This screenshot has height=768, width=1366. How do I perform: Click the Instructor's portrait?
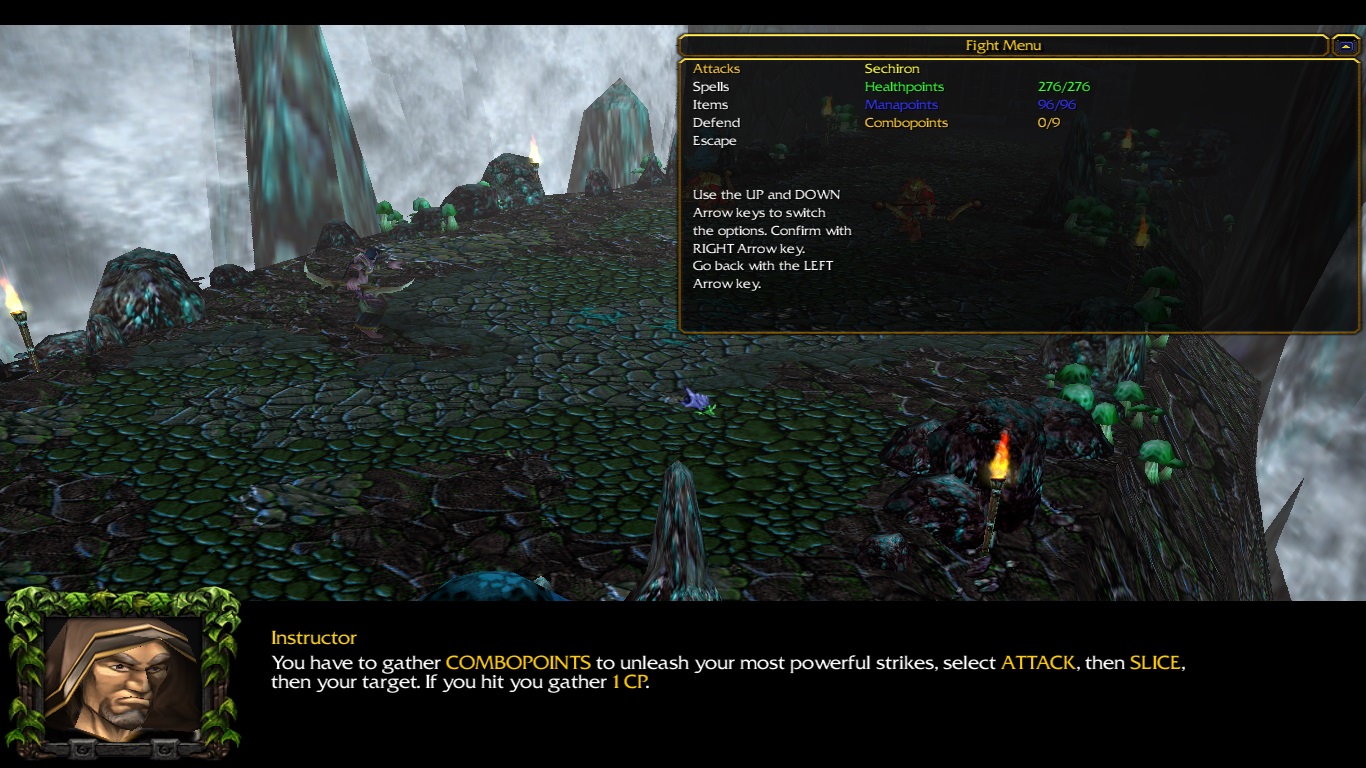(x=122, y=675)
